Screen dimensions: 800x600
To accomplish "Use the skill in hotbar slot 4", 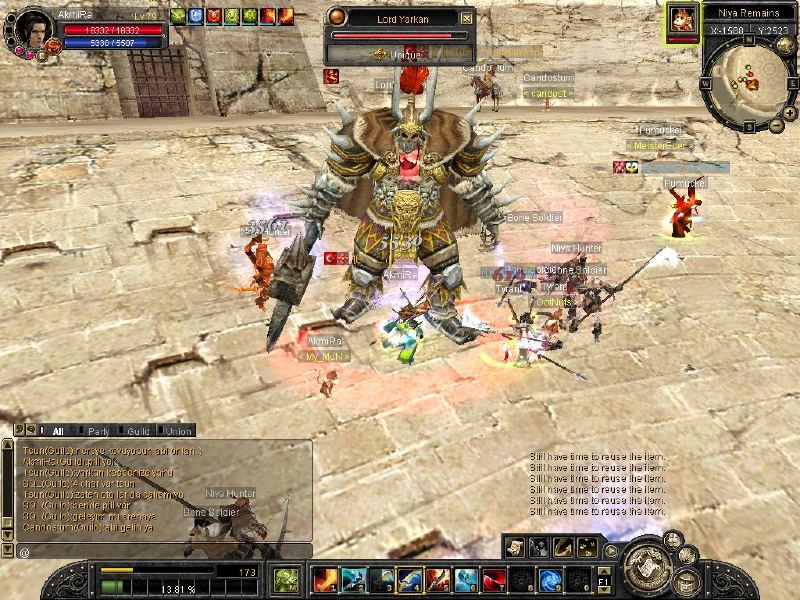I will click(409, 579).
